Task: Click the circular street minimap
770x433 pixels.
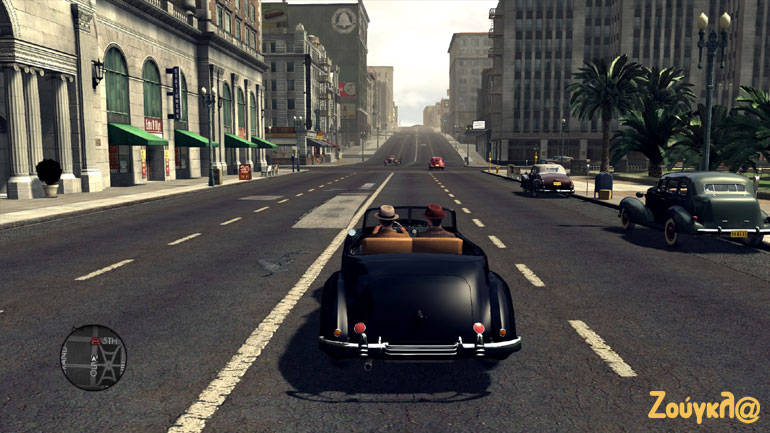Action: point(93,357)
